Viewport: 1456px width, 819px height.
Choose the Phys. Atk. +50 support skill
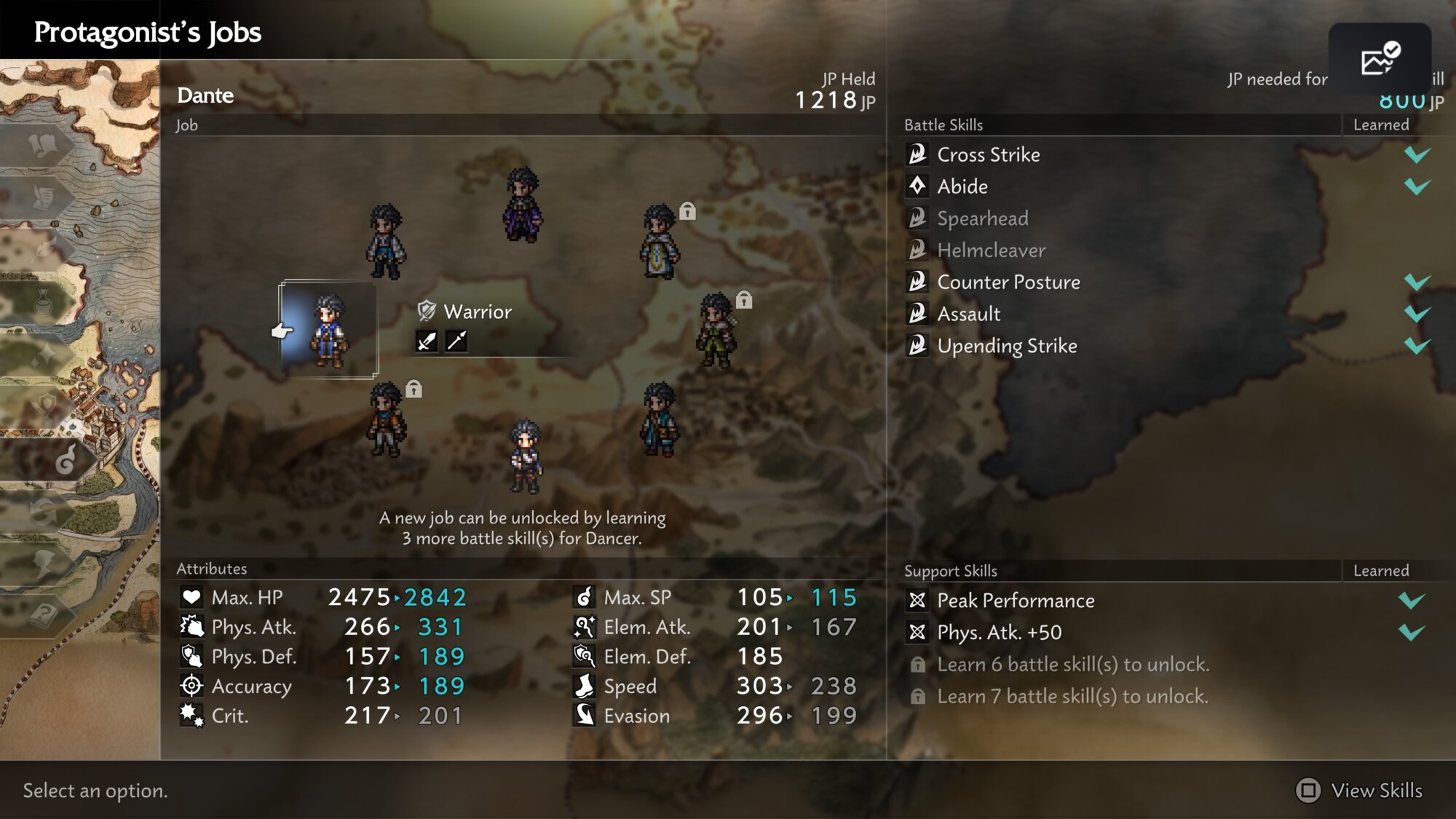coord(999,633)
